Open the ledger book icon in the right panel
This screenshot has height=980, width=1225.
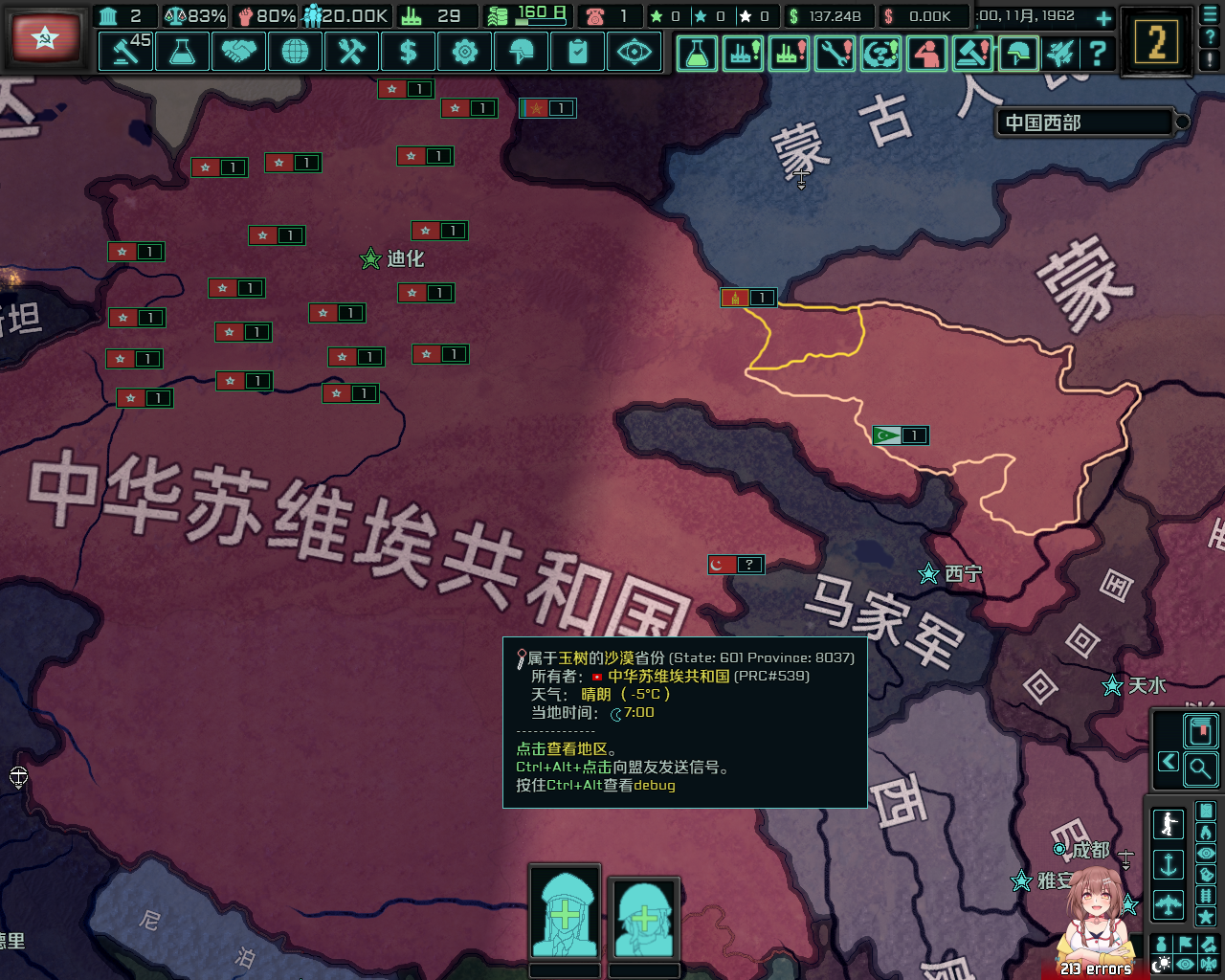click(x=1200, y=729)
